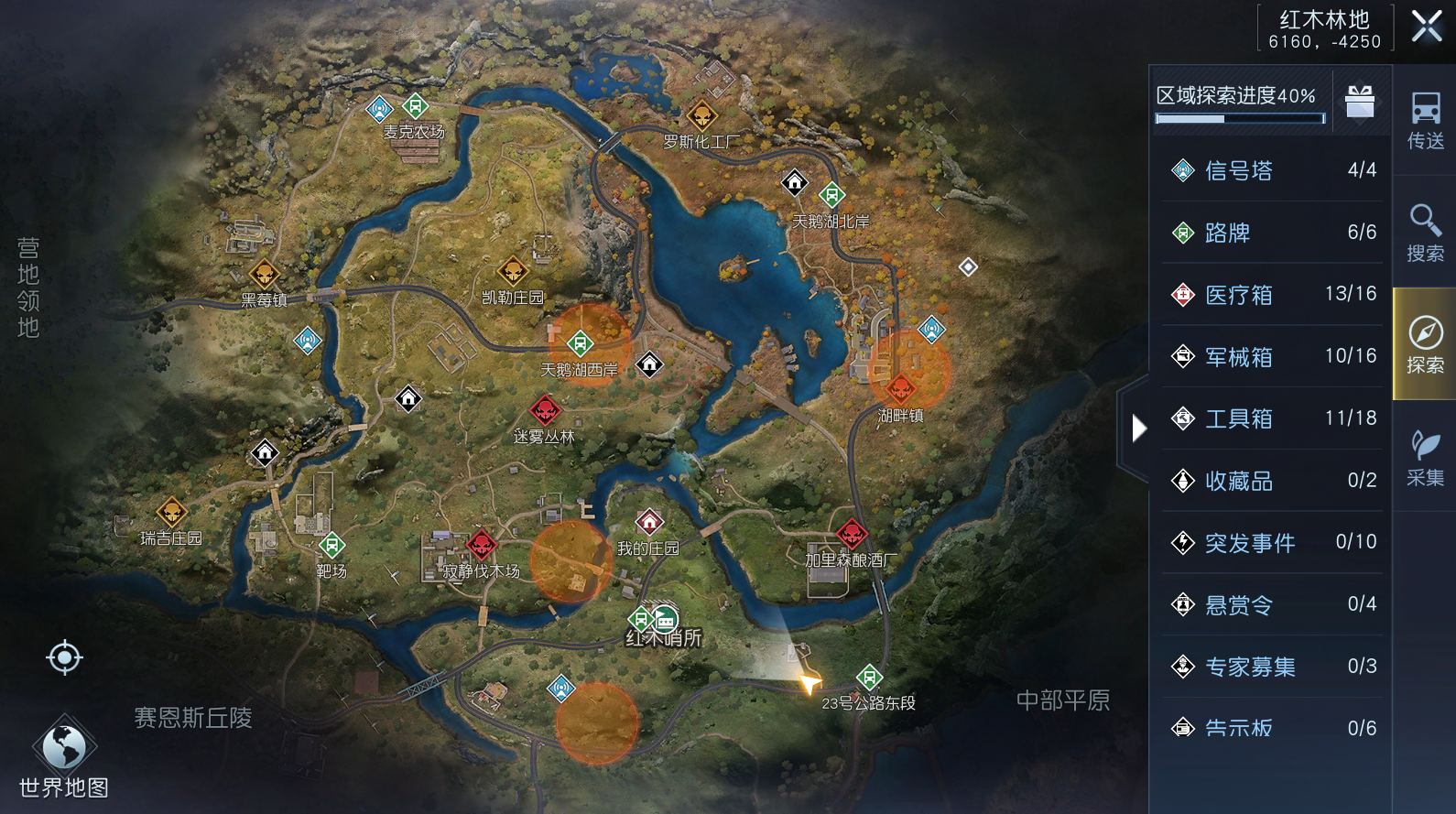
Task: Toggle the 突发事件 map filter
Action: click(1245, 543)
